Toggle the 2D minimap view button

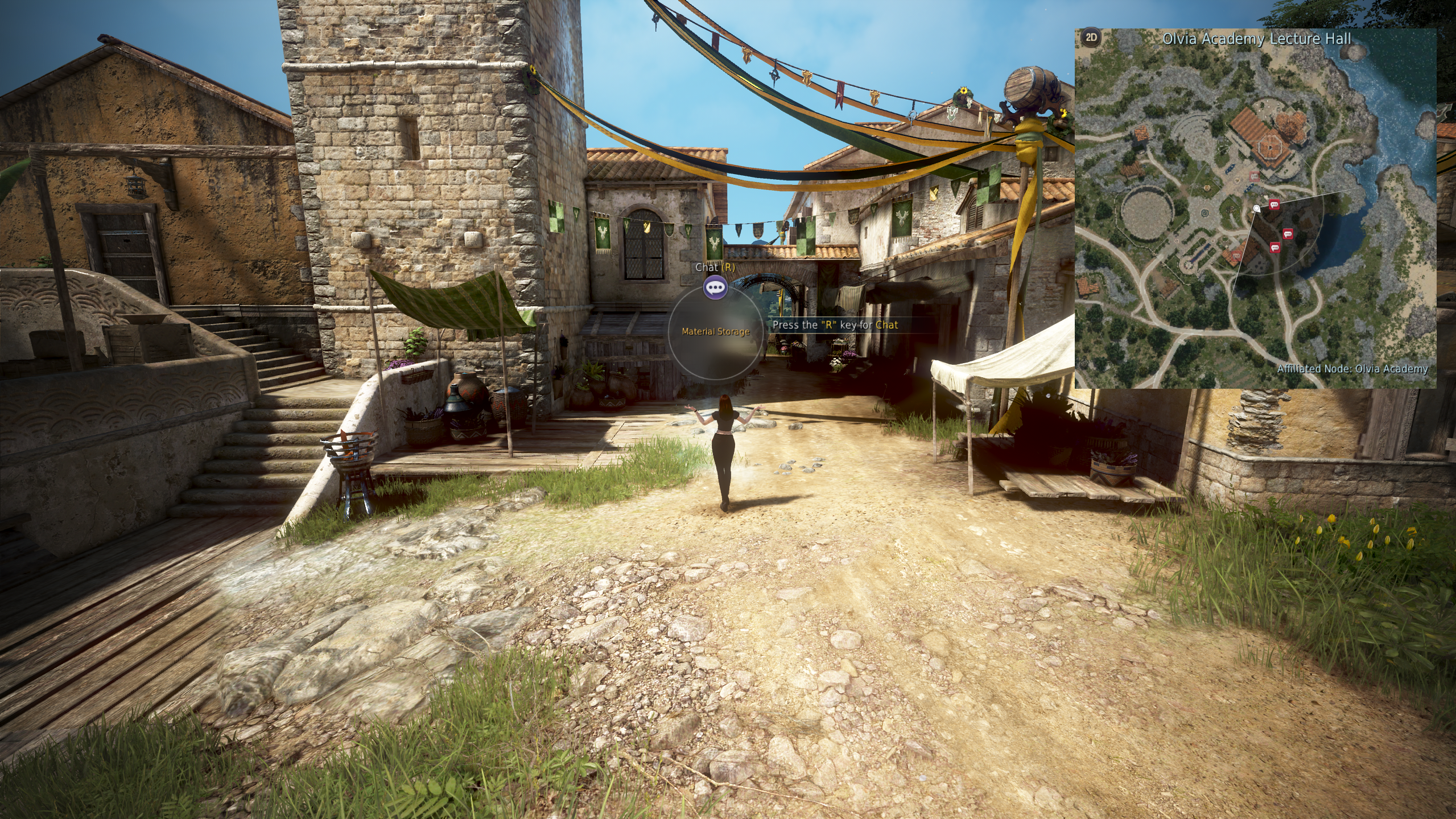1091,38
